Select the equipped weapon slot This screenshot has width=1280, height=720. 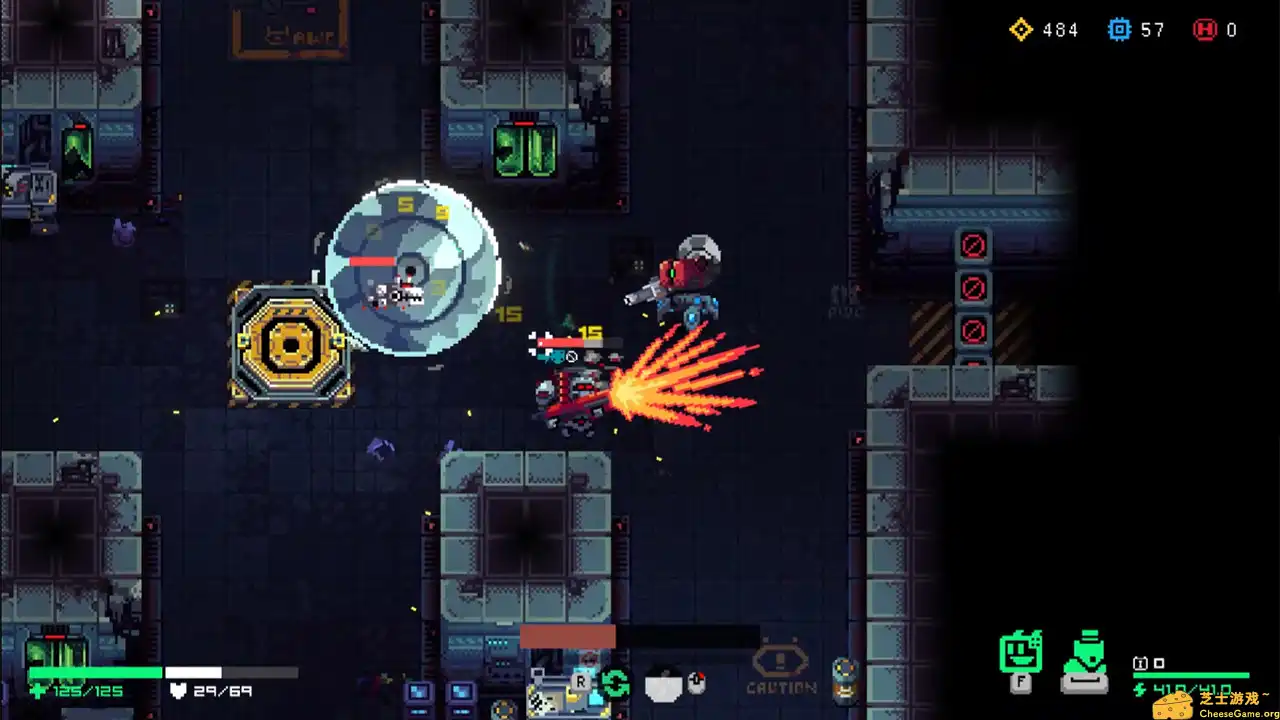coord(557,690)
